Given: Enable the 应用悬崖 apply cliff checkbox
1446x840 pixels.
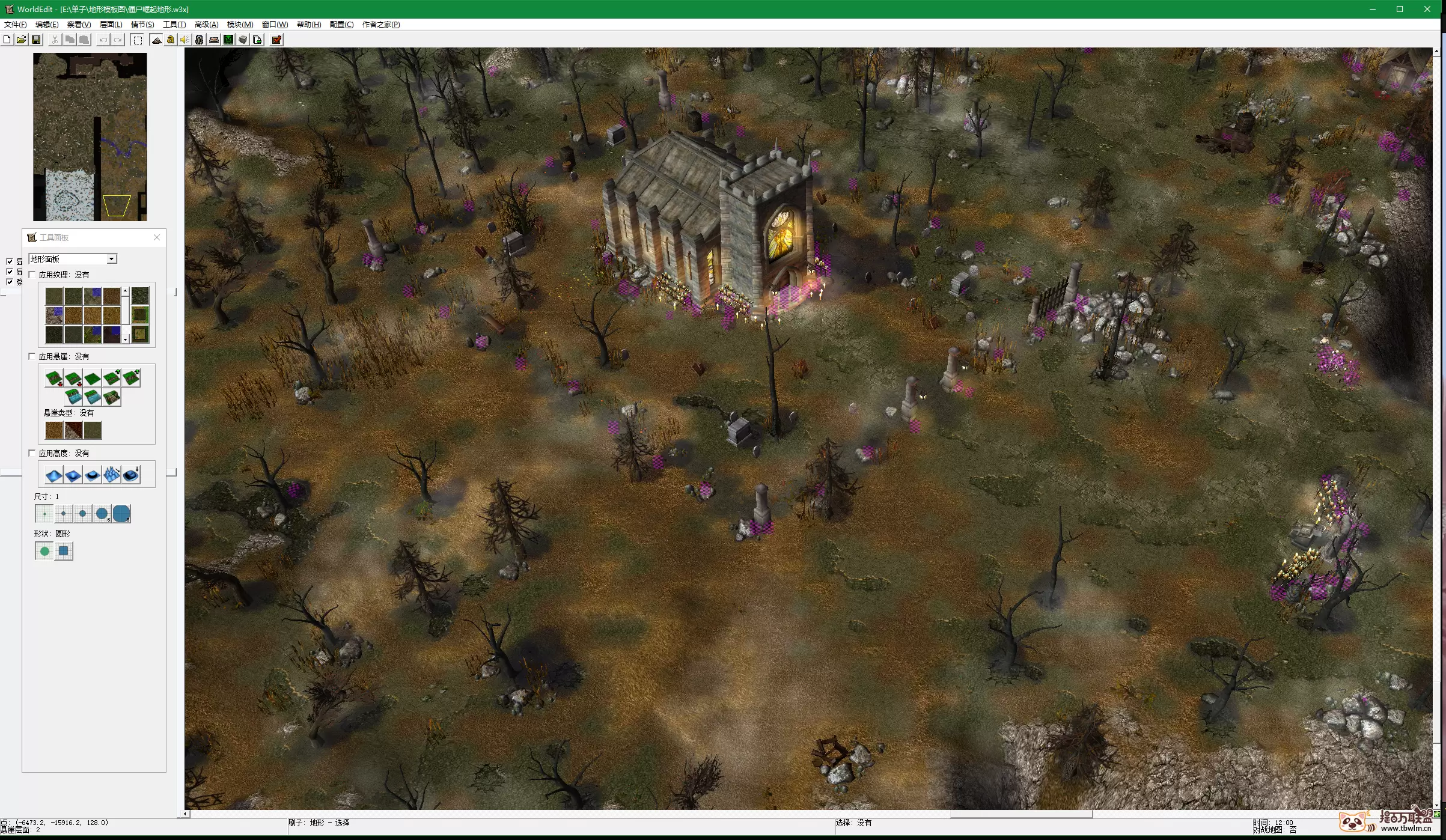Looking at the screenshot, I should tap(32, 356).
